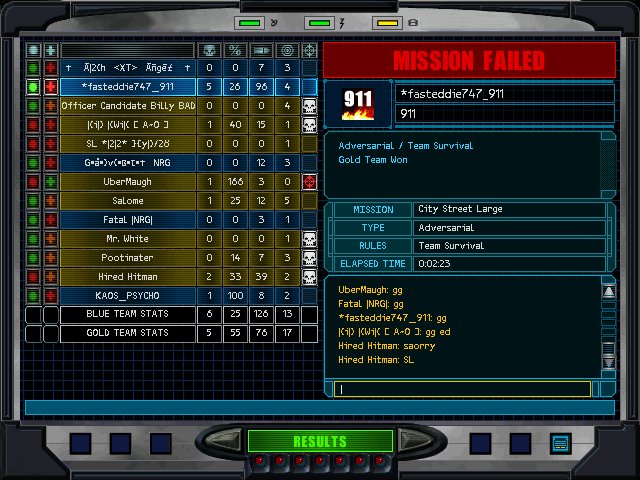
Task: Click the bullet shots-fired column header
Action: coord(261,50)
